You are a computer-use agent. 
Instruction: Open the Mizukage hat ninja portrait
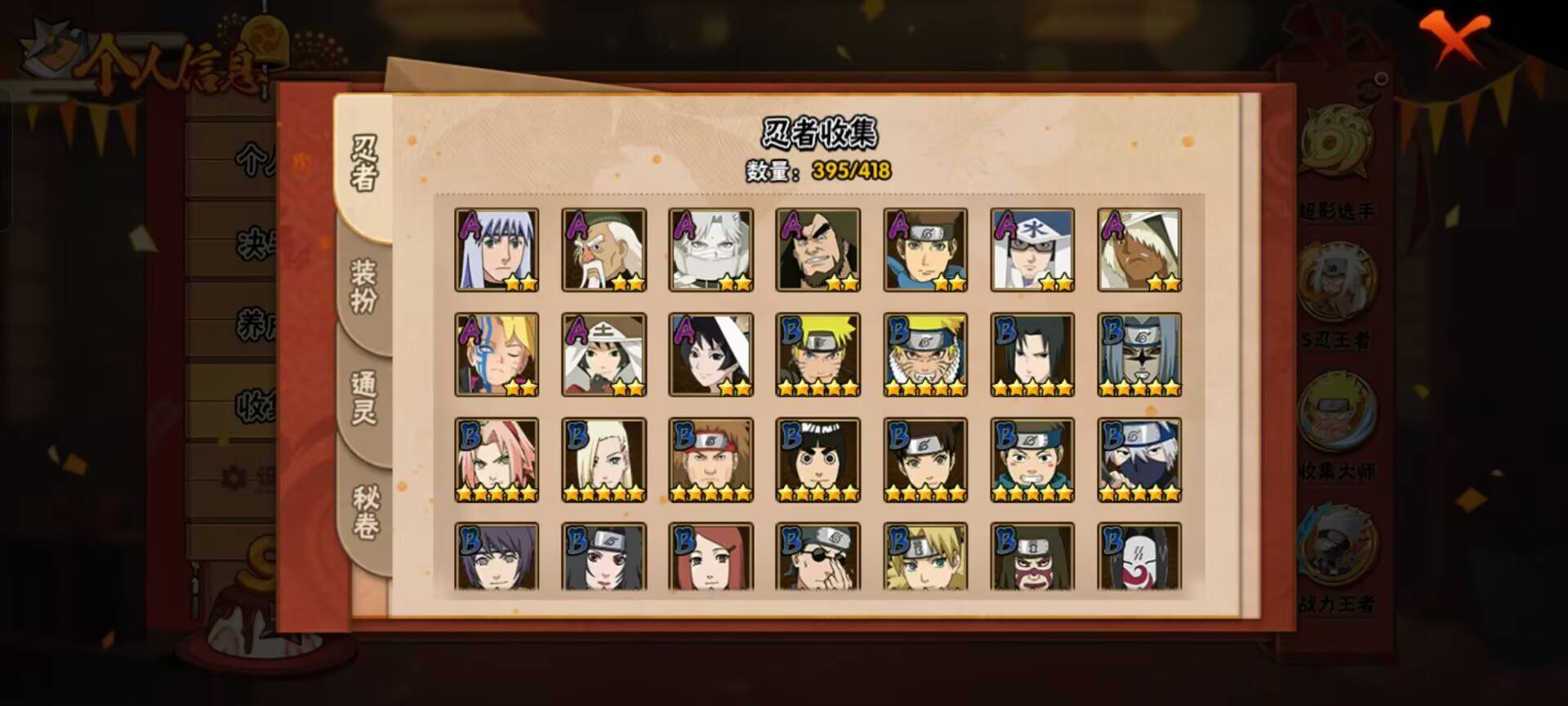[x=1032, y=250]
